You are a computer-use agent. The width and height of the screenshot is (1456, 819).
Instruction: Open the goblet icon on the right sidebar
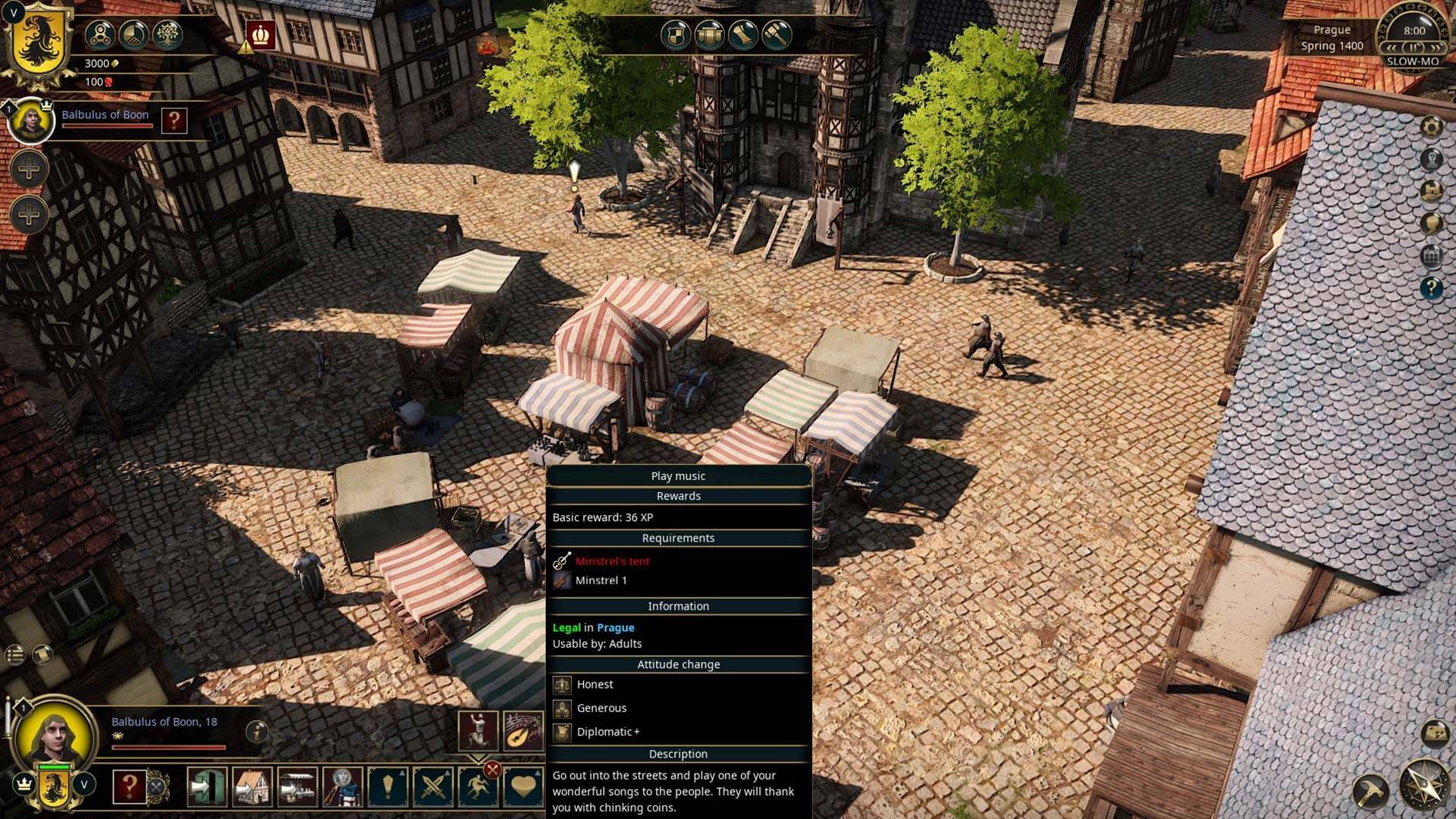coord(1432,223)
